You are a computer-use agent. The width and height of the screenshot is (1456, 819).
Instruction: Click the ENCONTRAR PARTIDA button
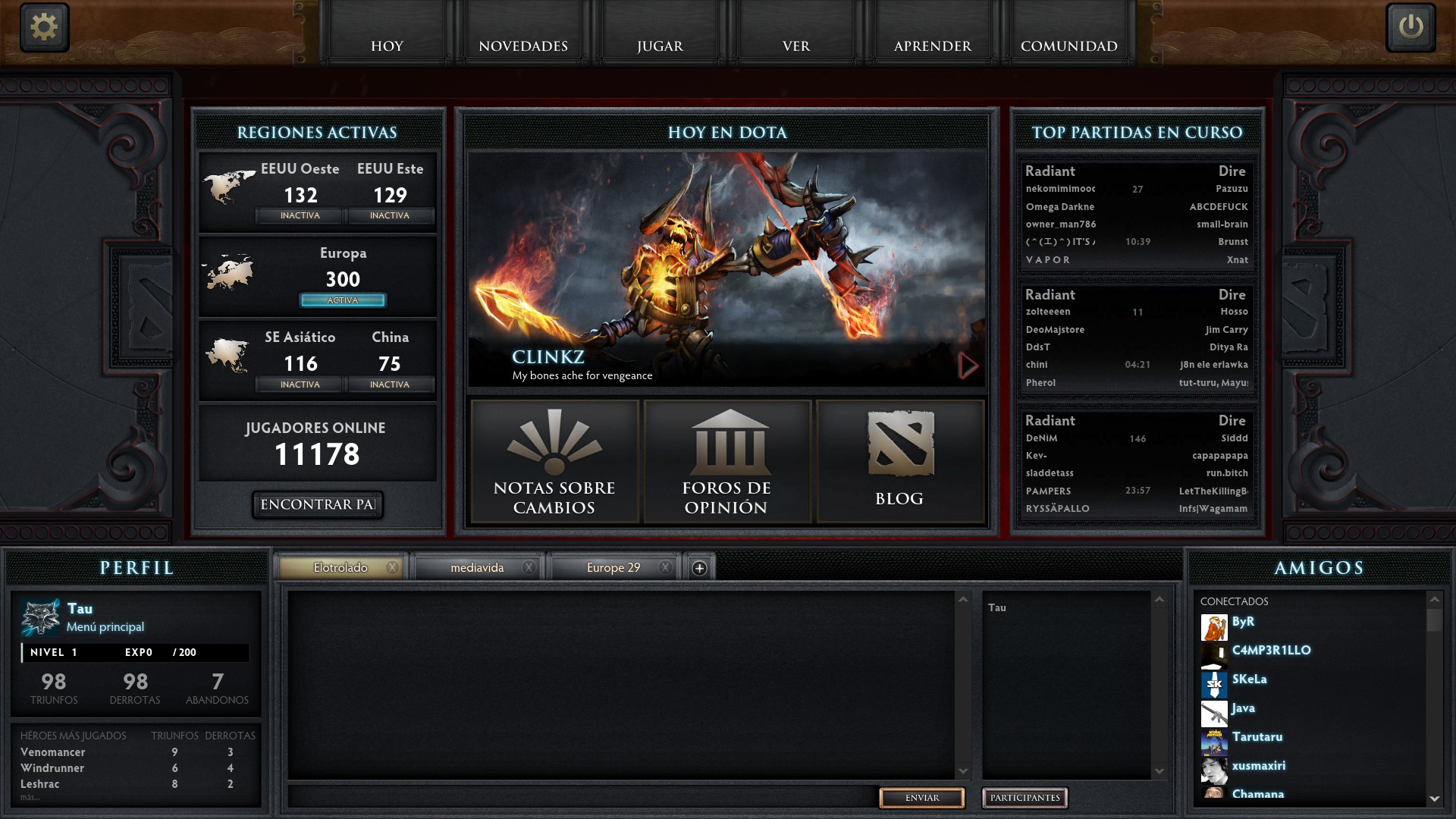coord(318,504)
